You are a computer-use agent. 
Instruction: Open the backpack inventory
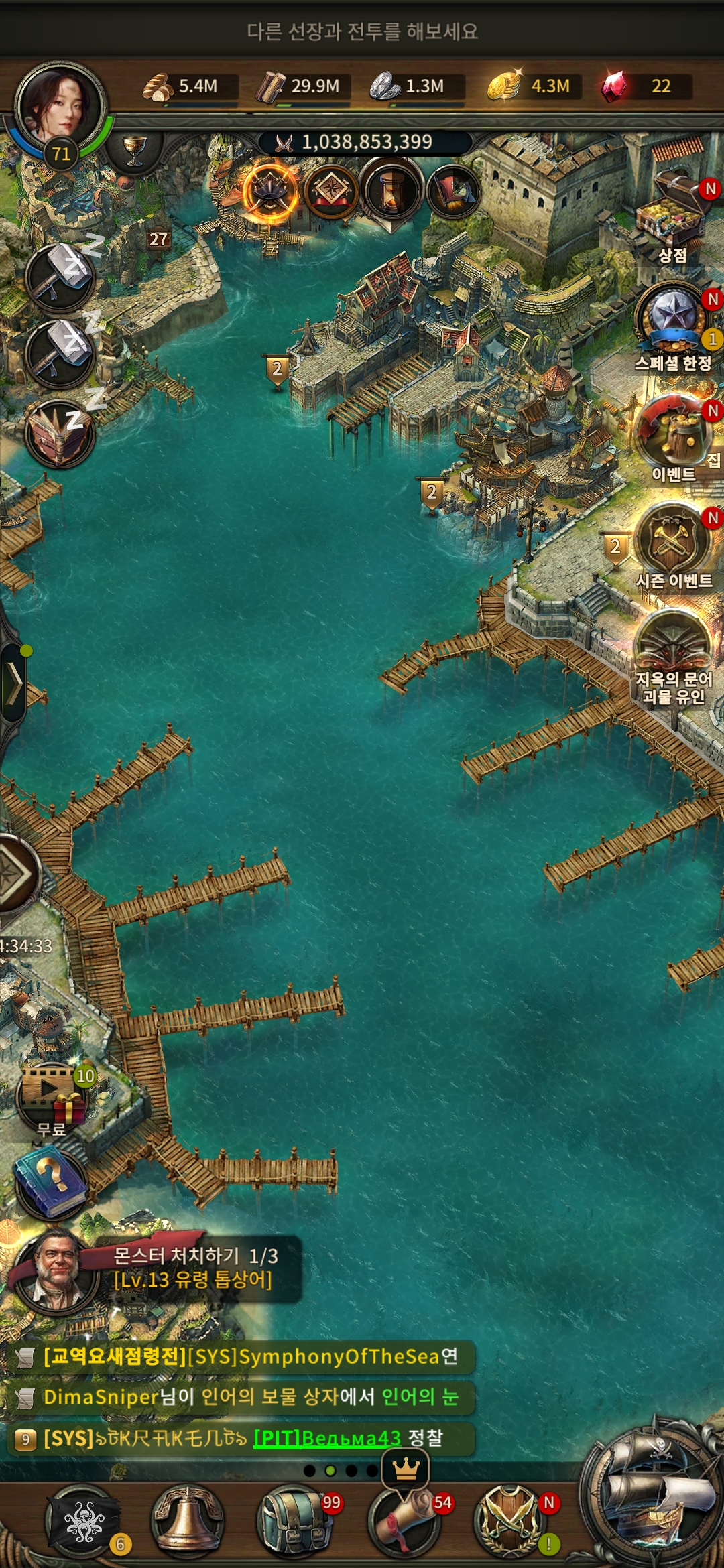(x=294, y=1522)
